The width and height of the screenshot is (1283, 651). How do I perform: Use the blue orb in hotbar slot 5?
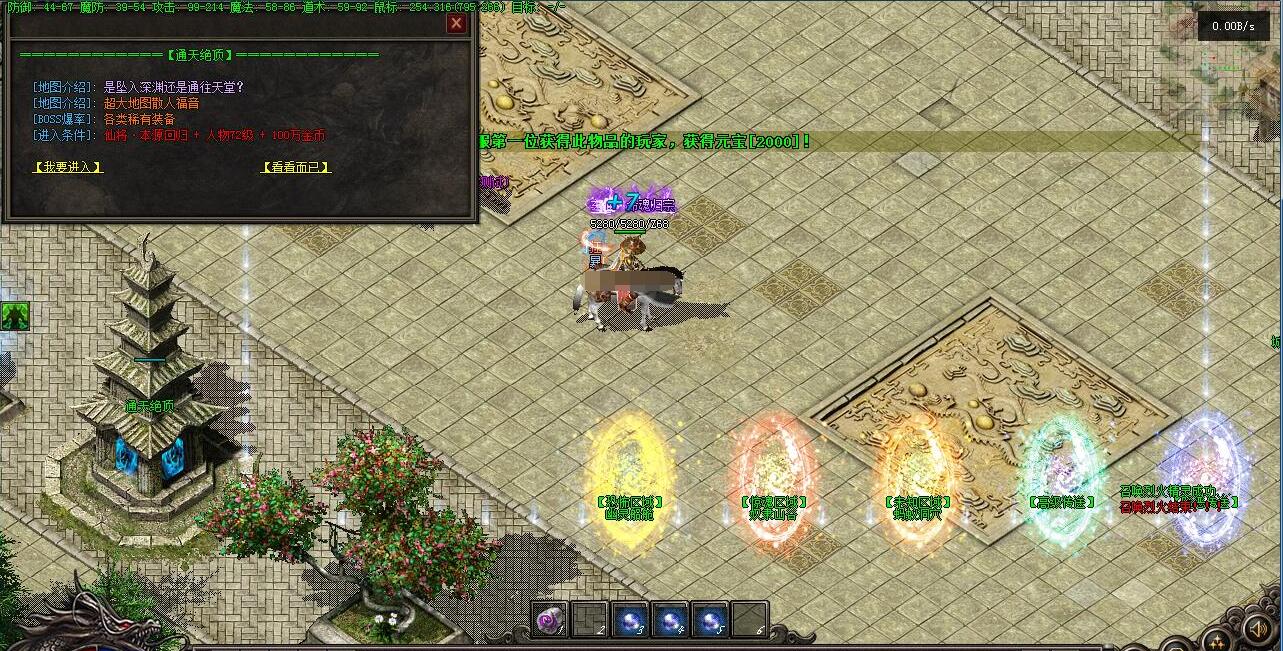[709, 620]
